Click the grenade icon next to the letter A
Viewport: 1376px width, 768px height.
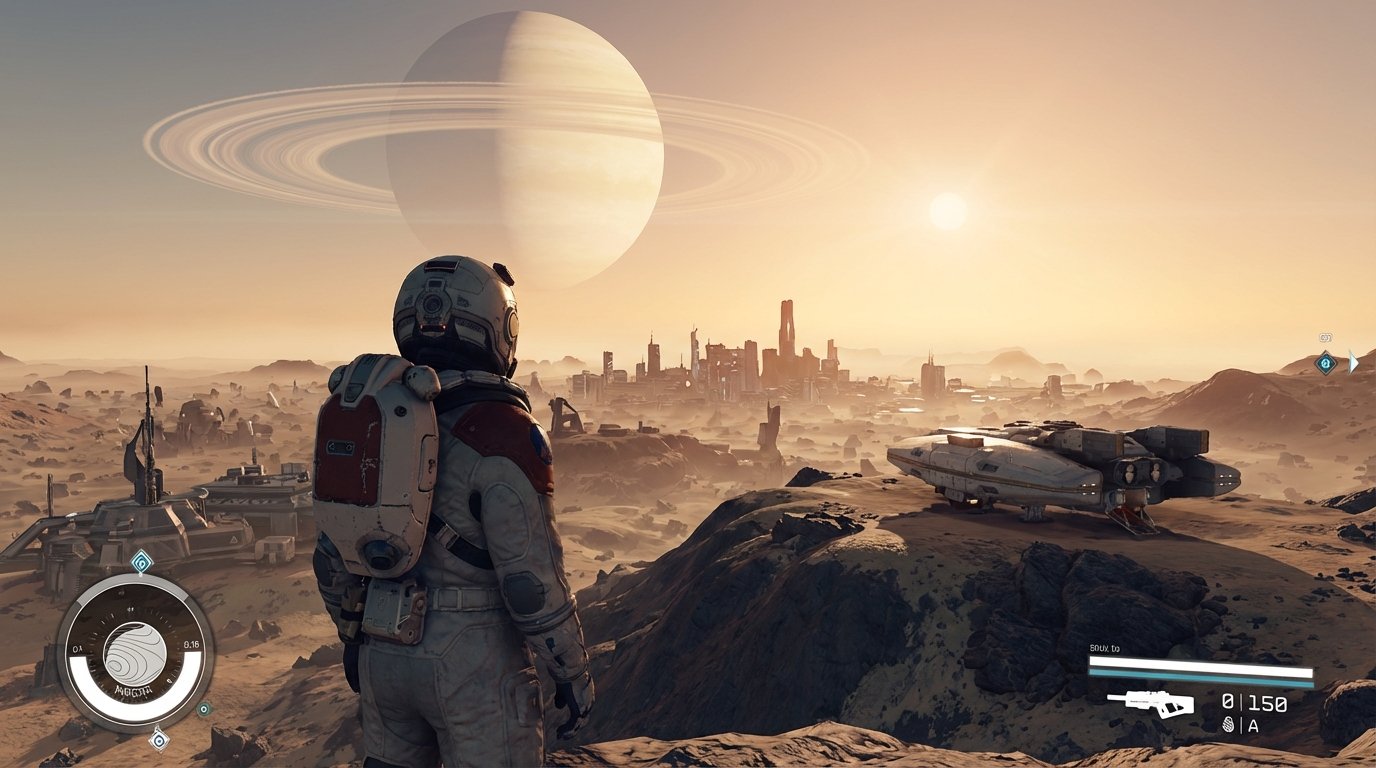point(1229,725)
